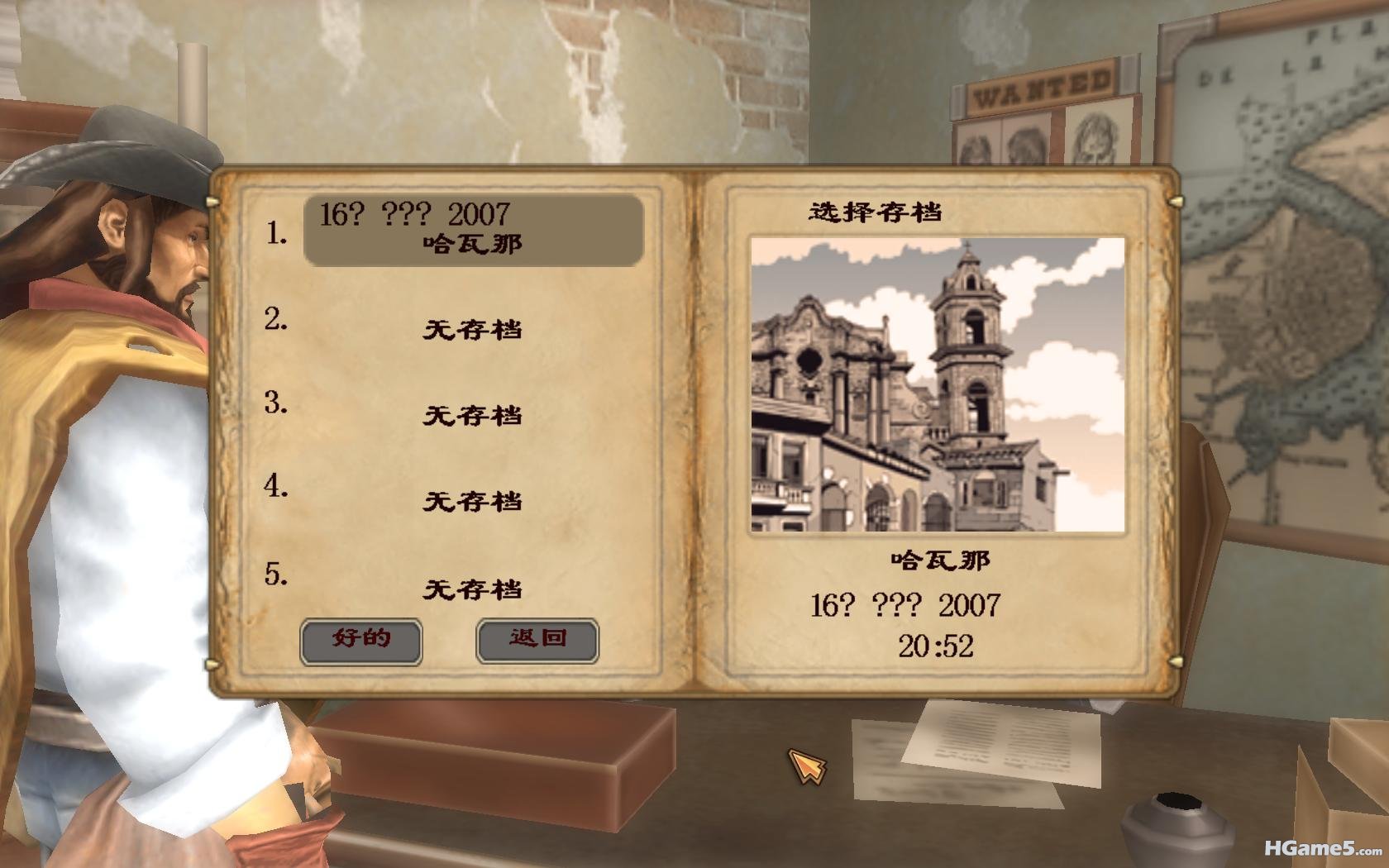Click the Havana cathedral save preview image

coord(938,384)
